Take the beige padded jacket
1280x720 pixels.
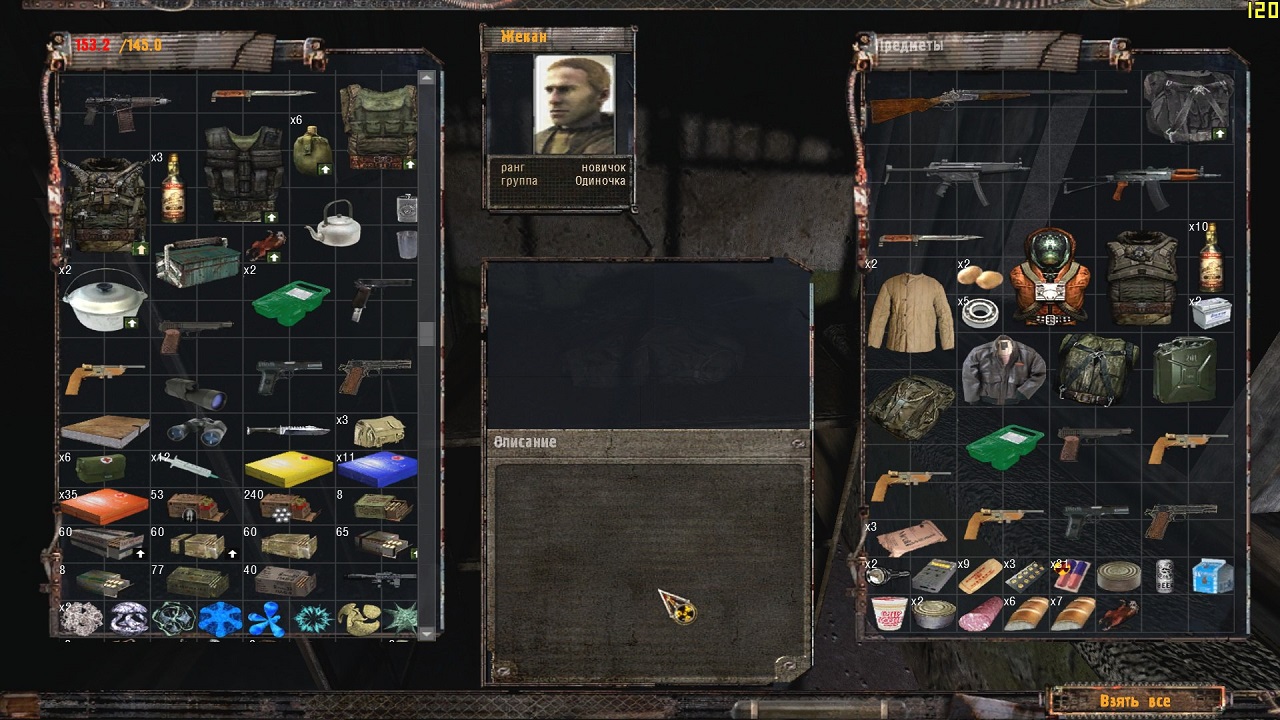tap(910, 311)
